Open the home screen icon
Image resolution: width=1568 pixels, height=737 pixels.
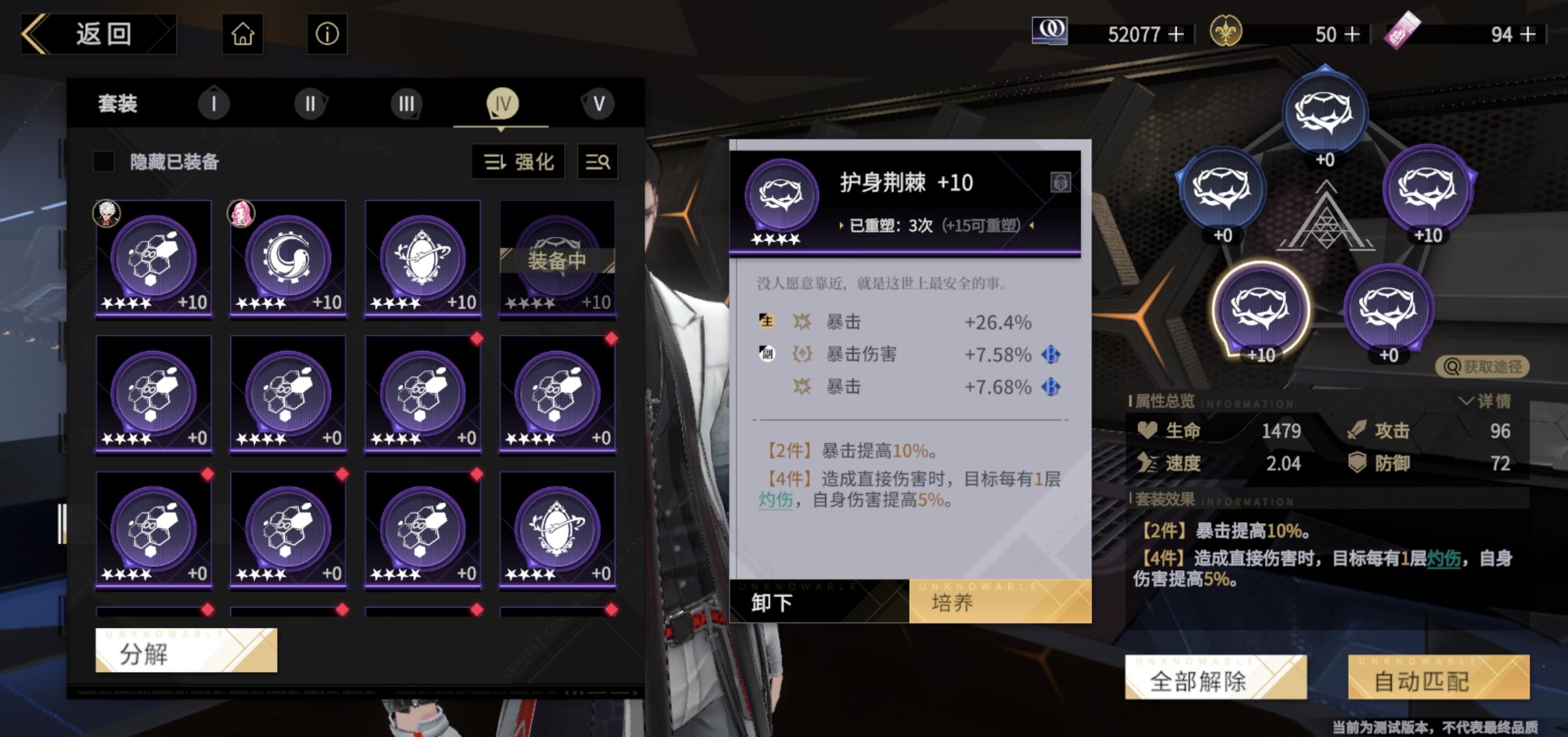tap(243, 34)
